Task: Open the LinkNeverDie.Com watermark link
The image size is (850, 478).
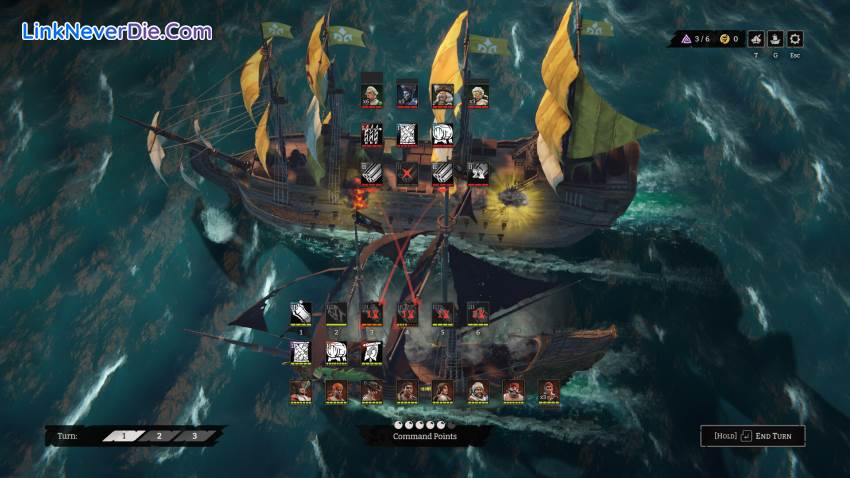Action: click(x=116, y=31)
